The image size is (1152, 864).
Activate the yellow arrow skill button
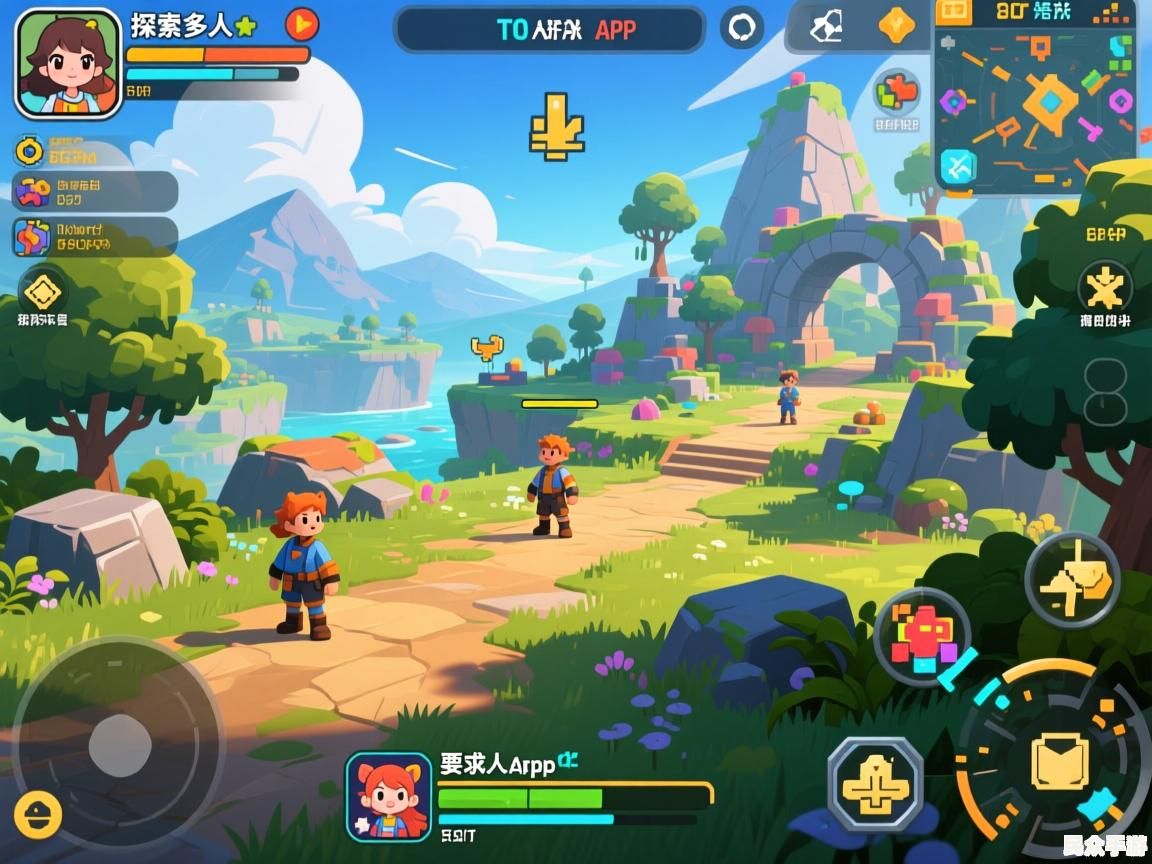(x=1072, y=580)
